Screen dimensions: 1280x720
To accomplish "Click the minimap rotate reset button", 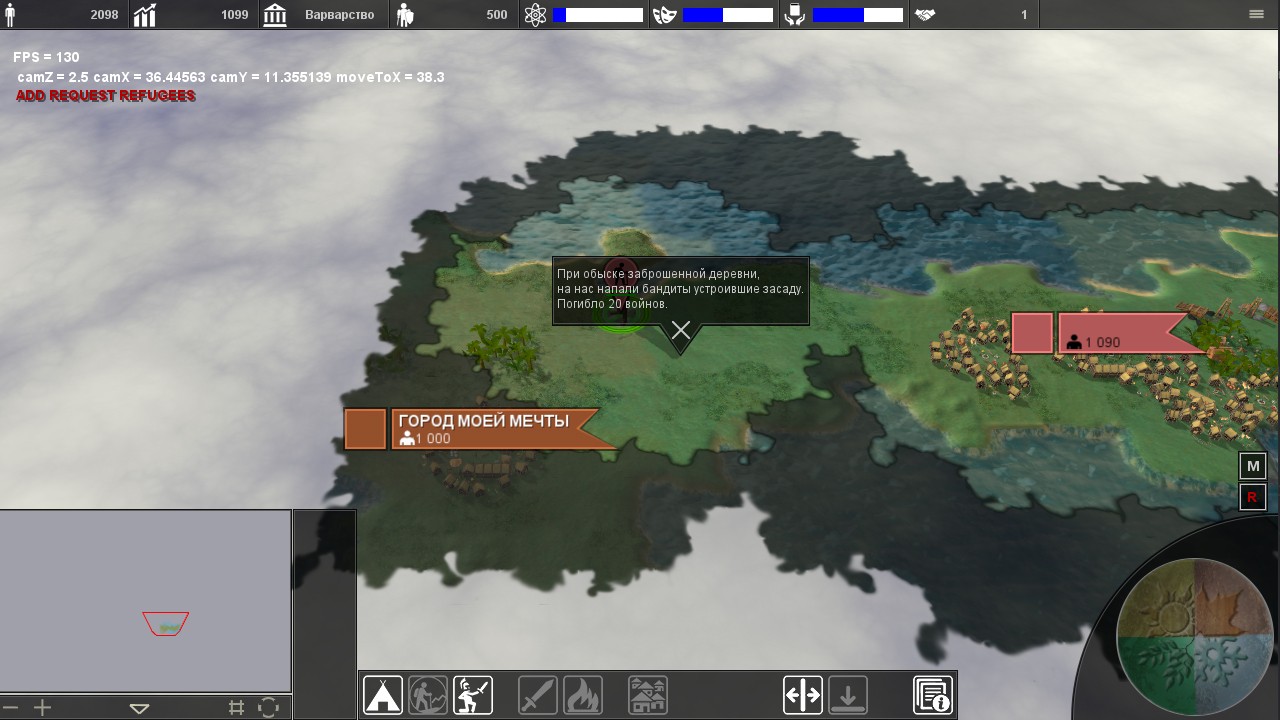I will (268, 708).
